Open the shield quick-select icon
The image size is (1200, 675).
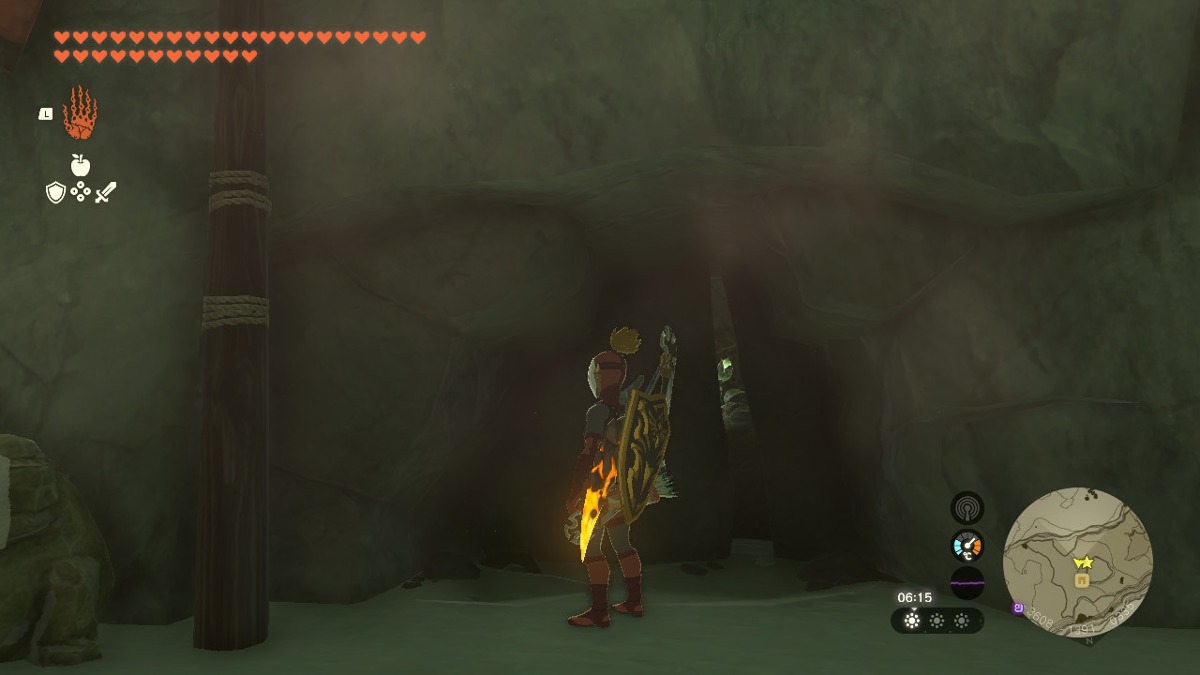pyautogui.click(x=56, y=192)
